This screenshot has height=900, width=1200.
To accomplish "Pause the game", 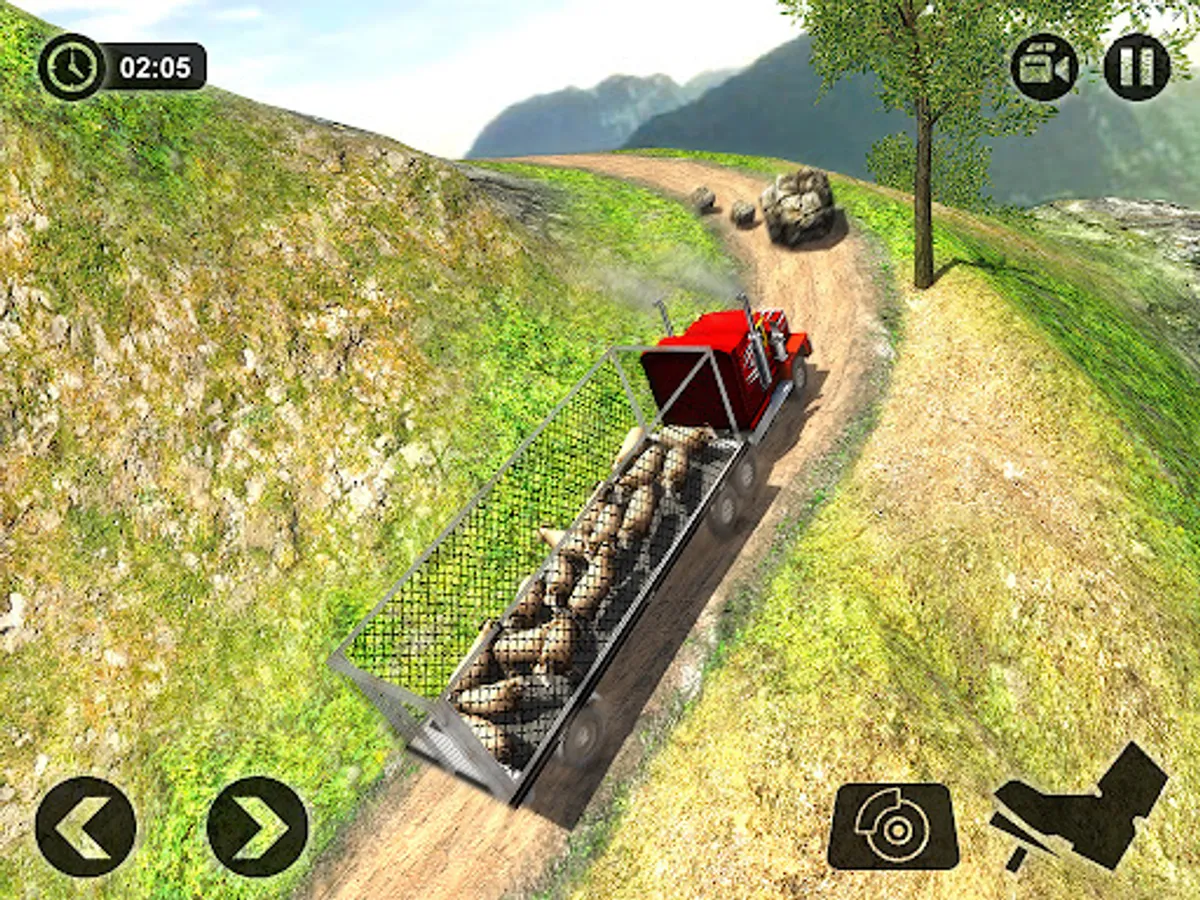I will (1137, 67).
